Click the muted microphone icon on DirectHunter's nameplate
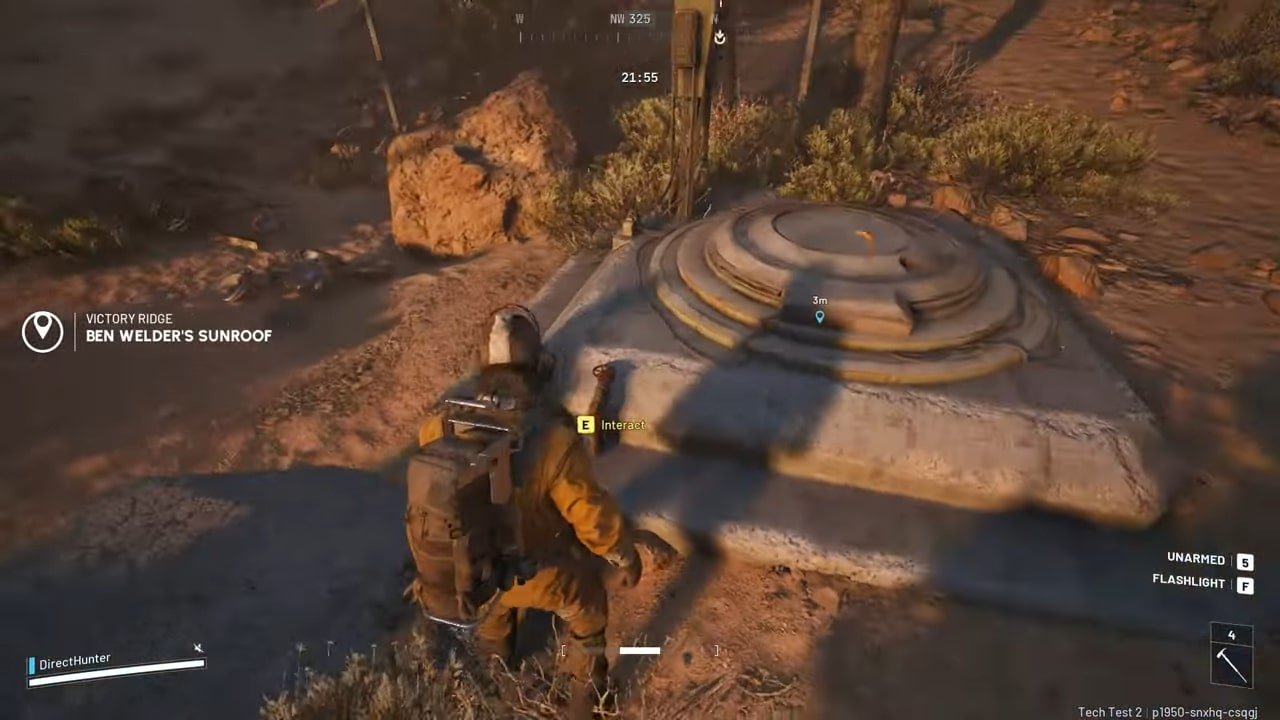The image size is (1280, 720). click(x=198, y=649)
